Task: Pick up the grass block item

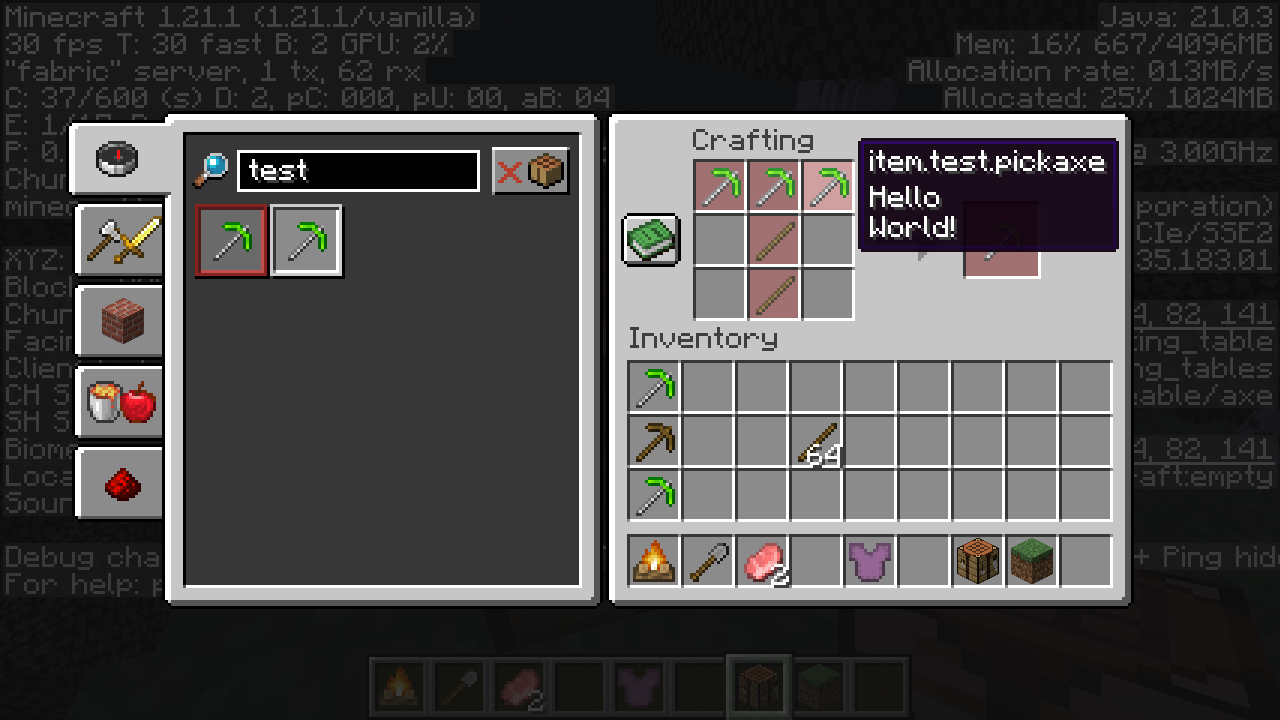Action: click(x=1032, y=561)
